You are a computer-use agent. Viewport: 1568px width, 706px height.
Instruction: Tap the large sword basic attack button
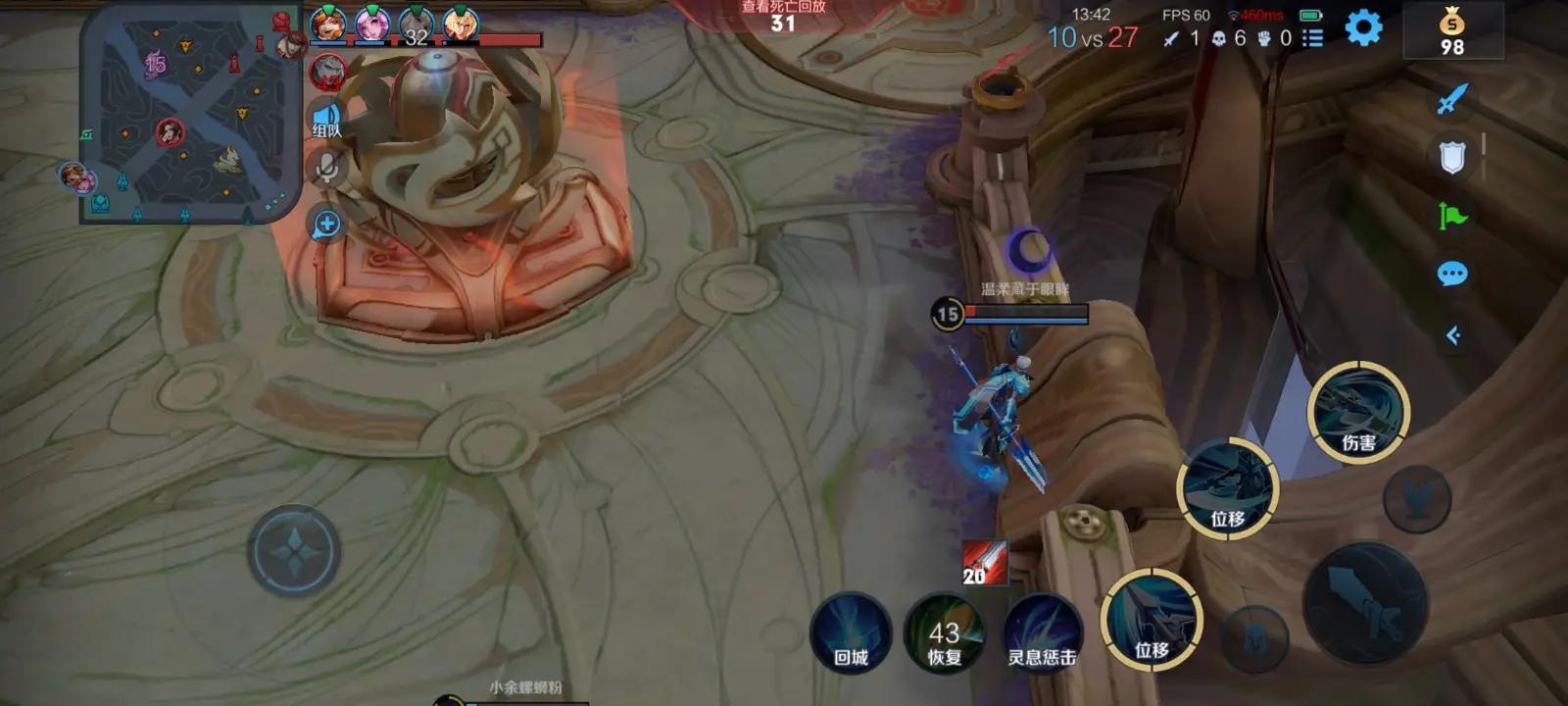pos(1364,603)
